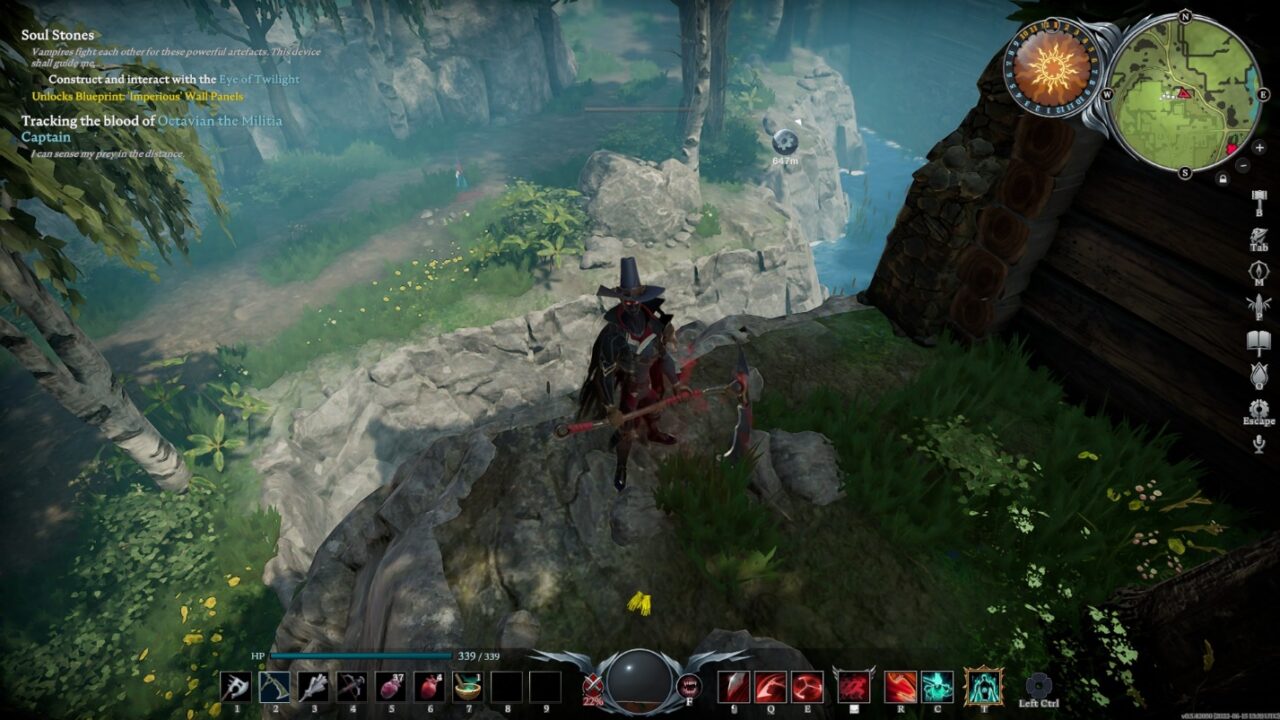Use the red heart item with count 4
This screenshot has height=720, width=1280.
coord(429,685)
